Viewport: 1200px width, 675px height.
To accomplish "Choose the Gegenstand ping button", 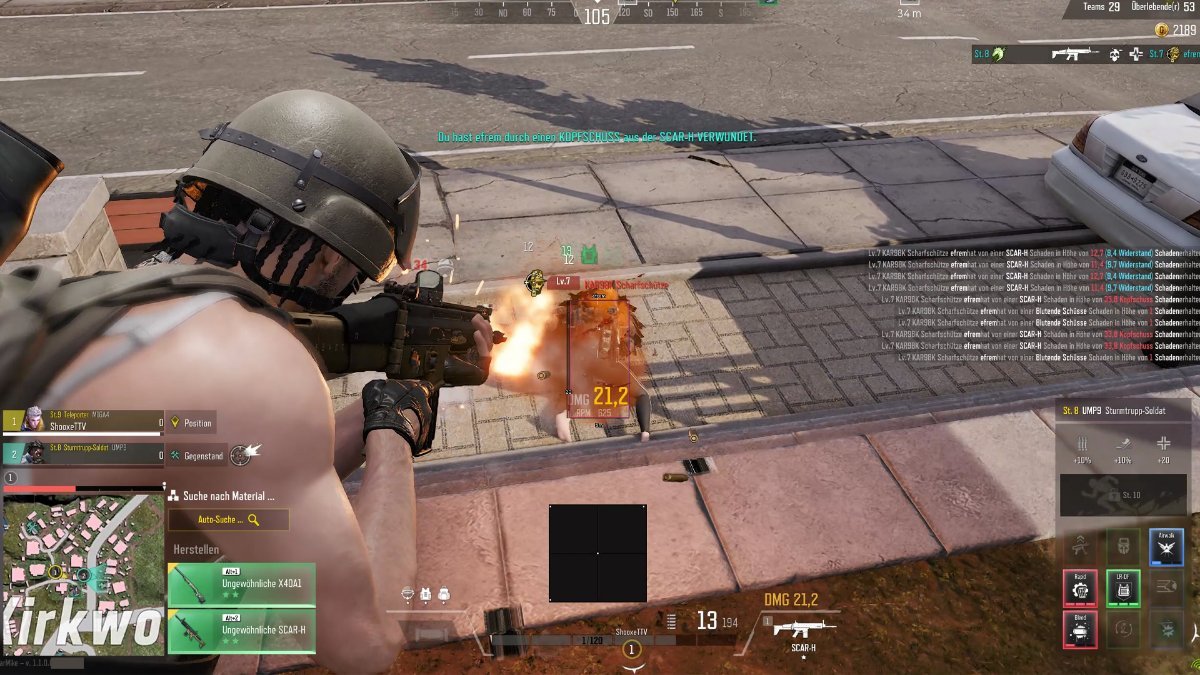I will [195, 455].
